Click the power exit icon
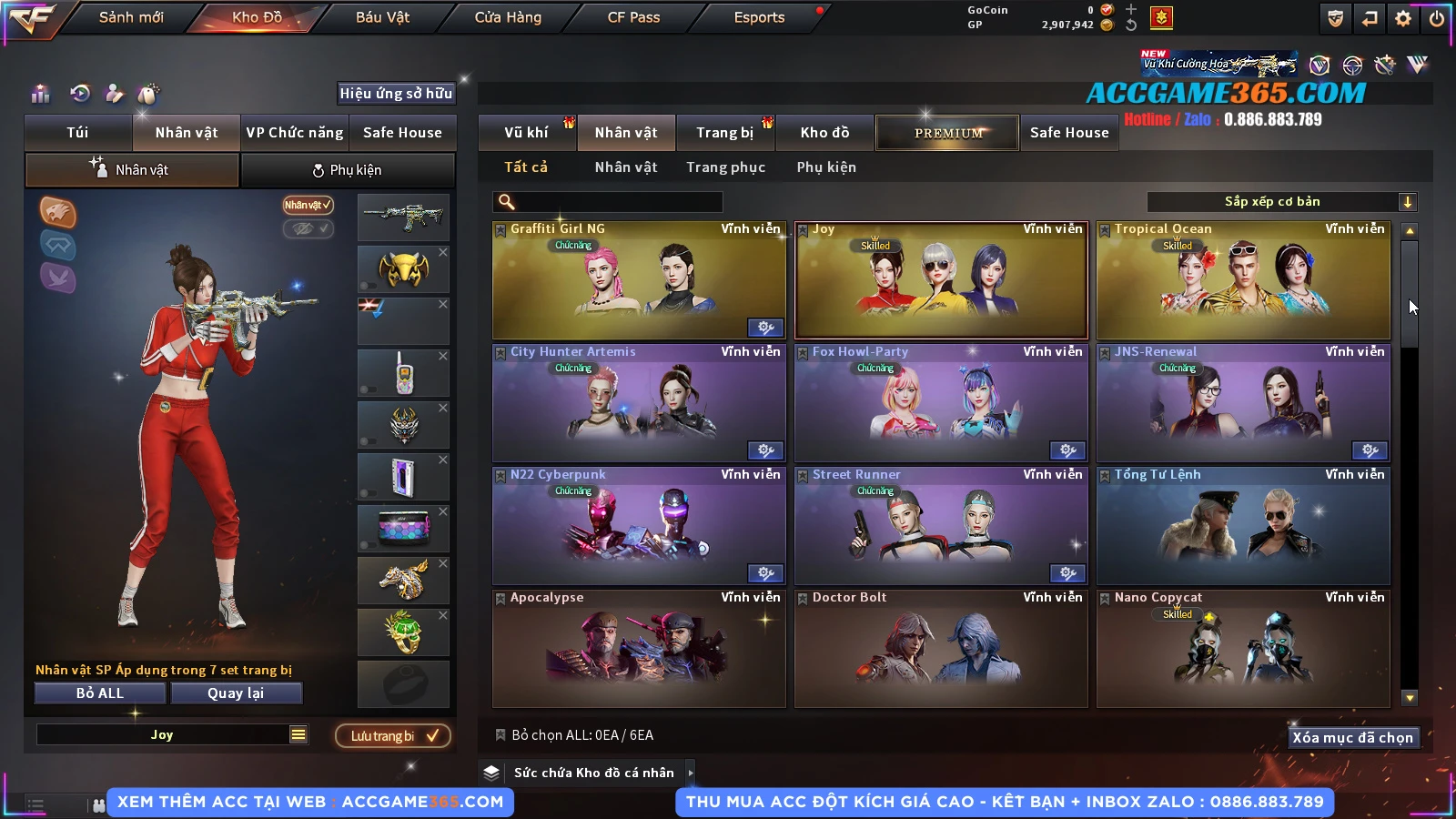The width and height of the screenshot is (1456, 819). [x=1437, y=18]
